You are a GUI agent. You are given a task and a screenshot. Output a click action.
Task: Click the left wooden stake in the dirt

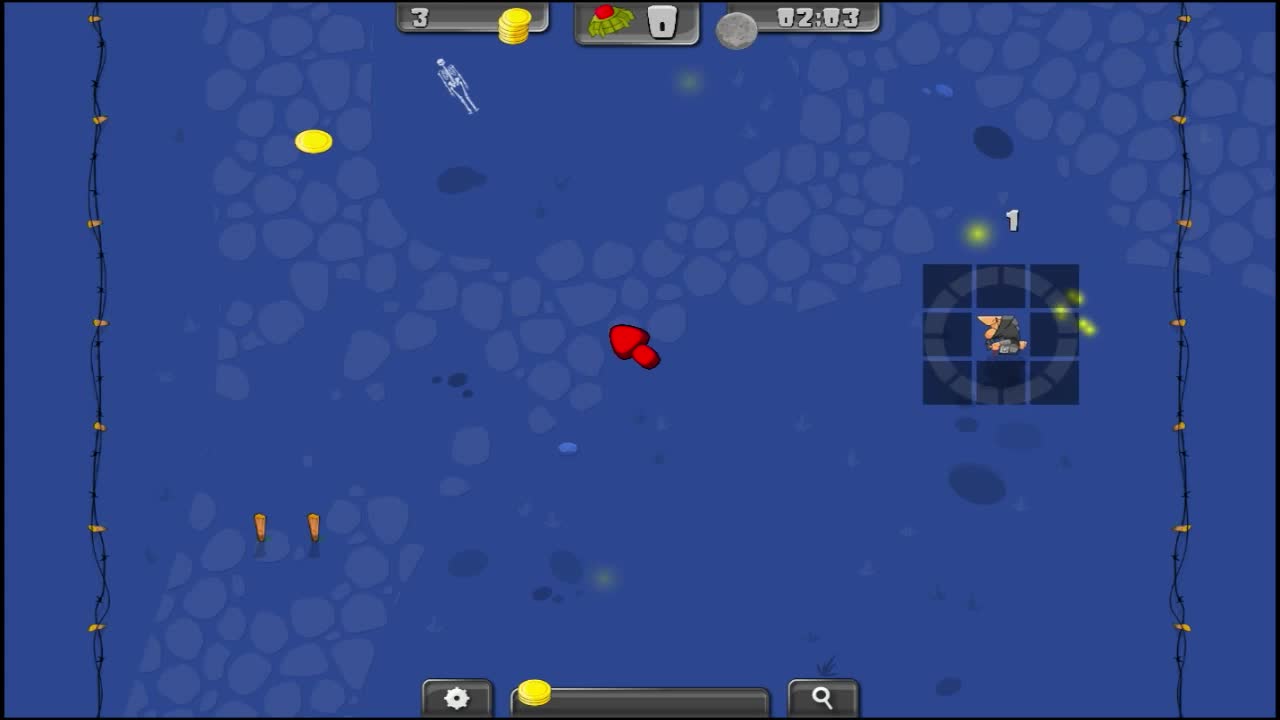[x=261, y=527]
